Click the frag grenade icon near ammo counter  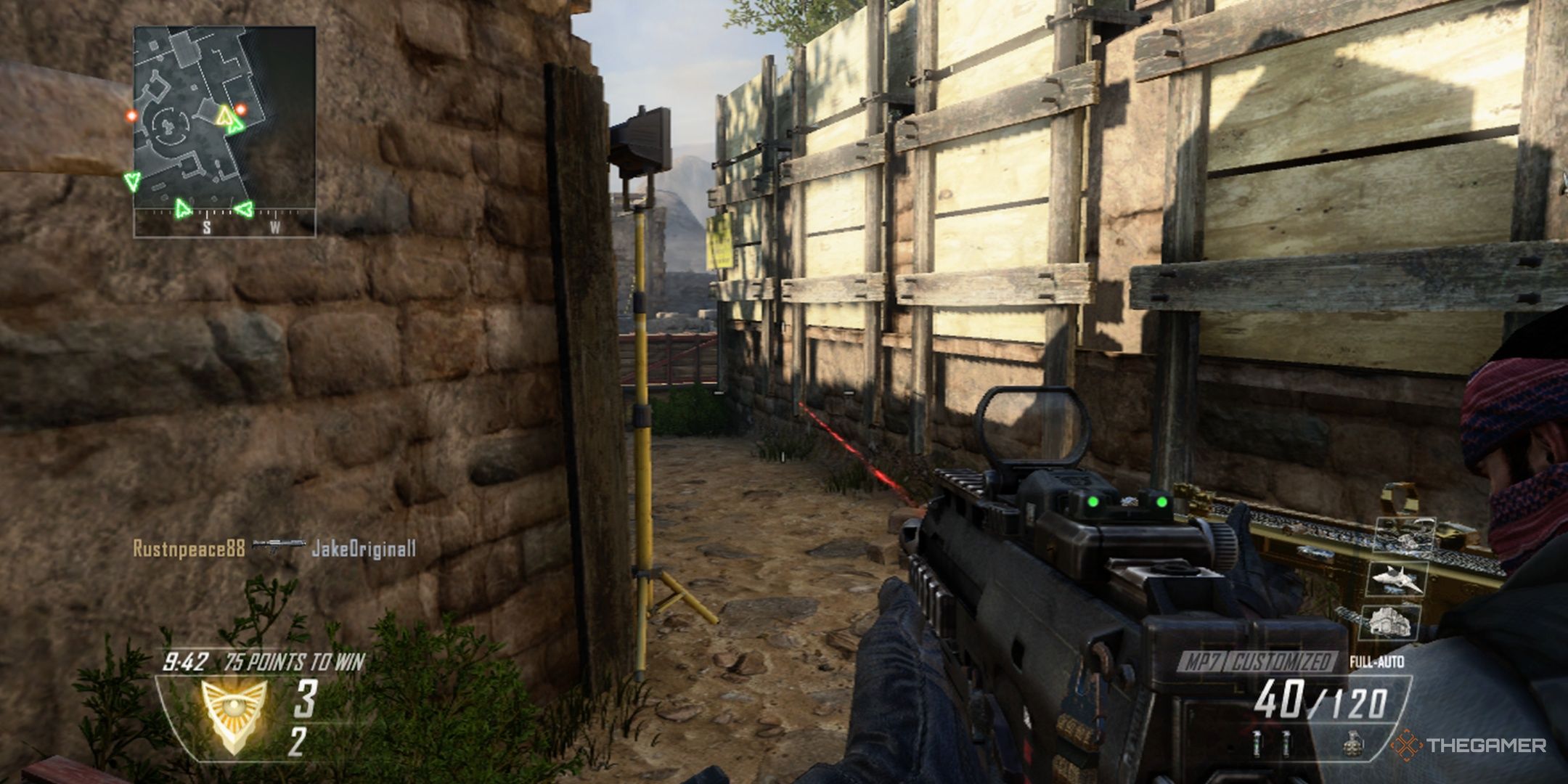coord(1353,744)
